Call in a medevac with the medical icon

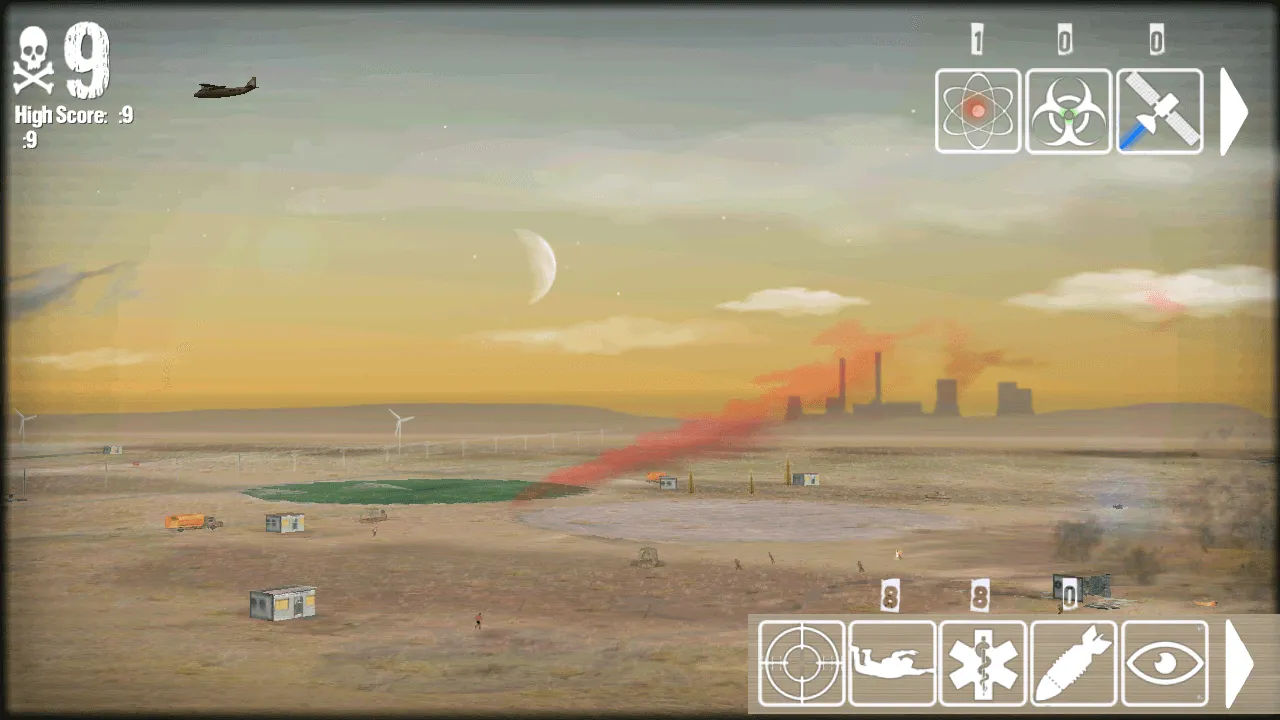(x=983, y=662)
